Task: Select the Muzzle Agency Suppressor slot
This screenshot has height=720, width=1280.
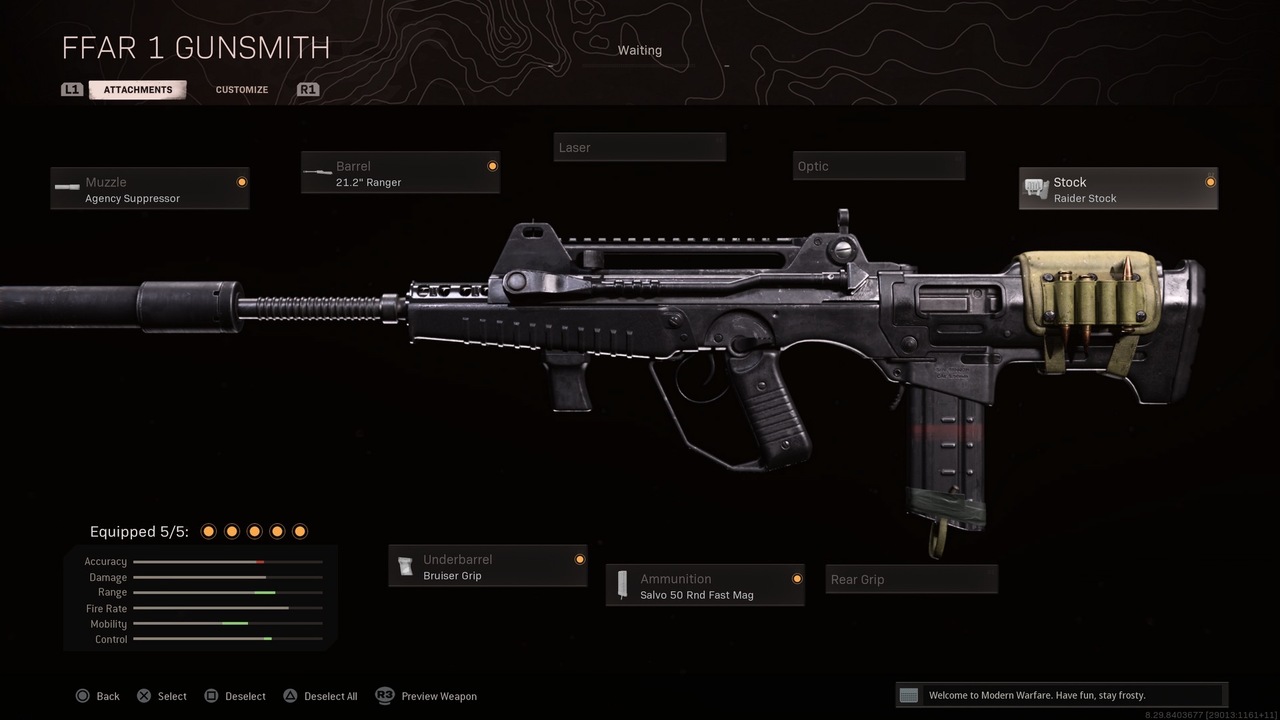Action: [150, 189]
